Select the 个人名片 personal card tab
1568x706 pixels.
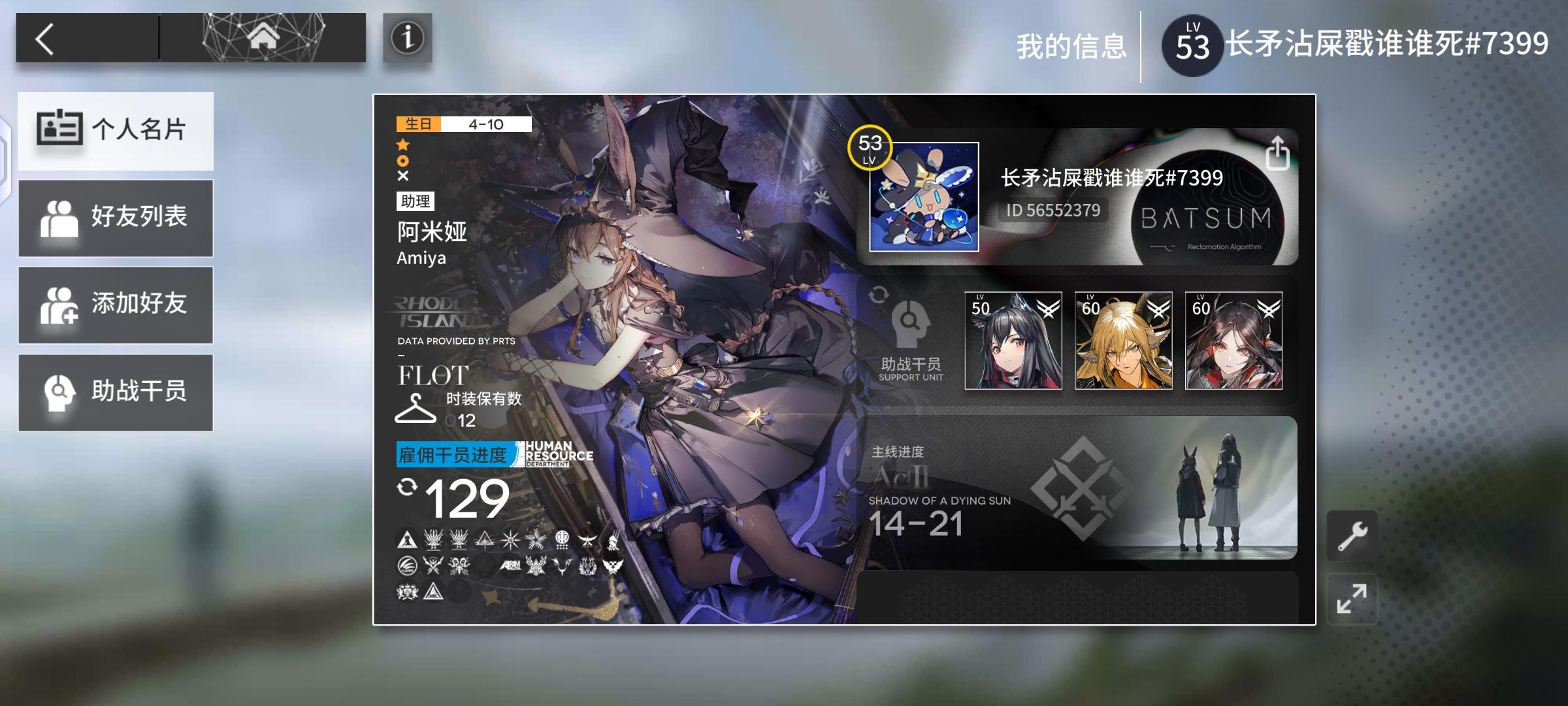116,131
